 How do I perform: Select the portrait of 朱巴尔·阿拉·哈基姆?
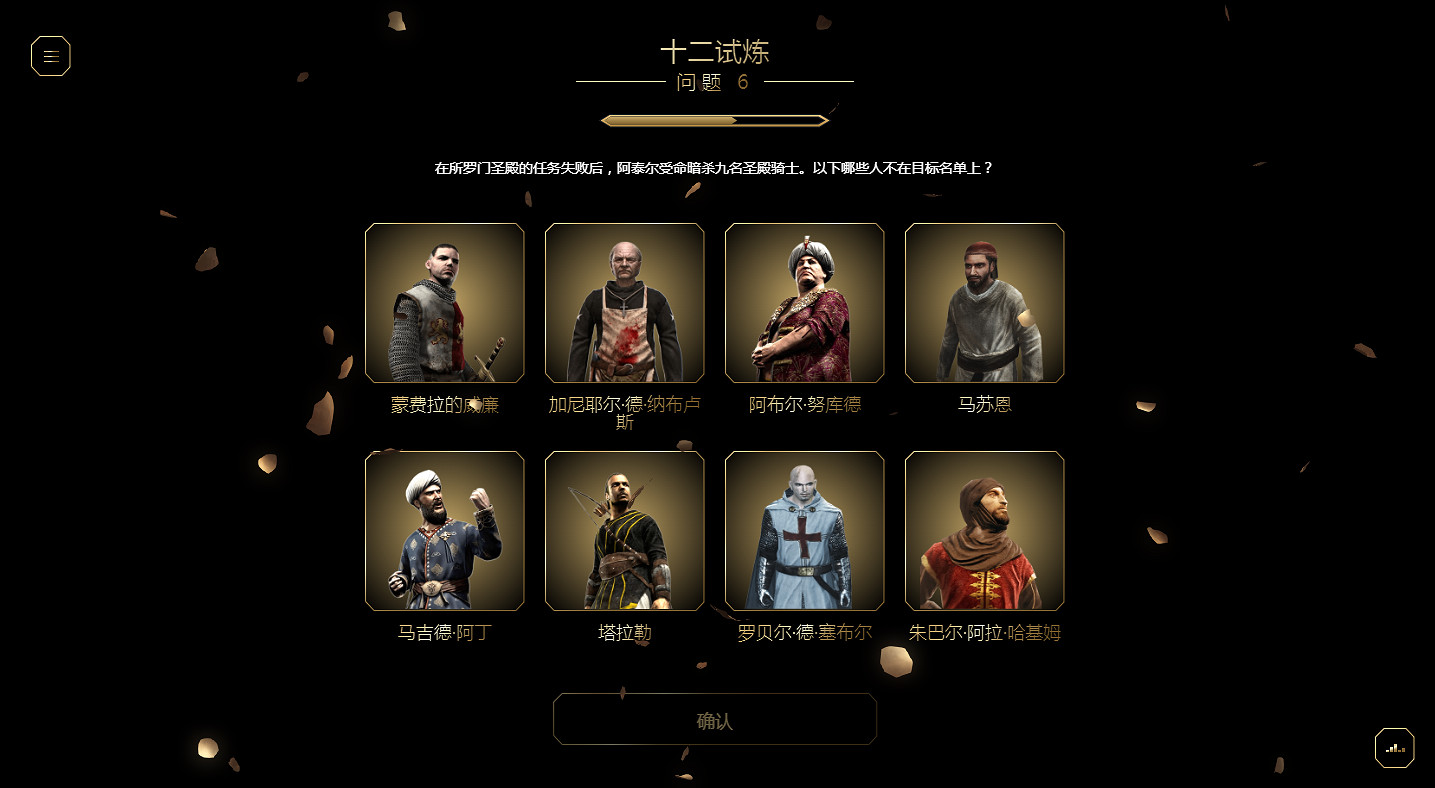pyautogui.click(x=984, y=530)
